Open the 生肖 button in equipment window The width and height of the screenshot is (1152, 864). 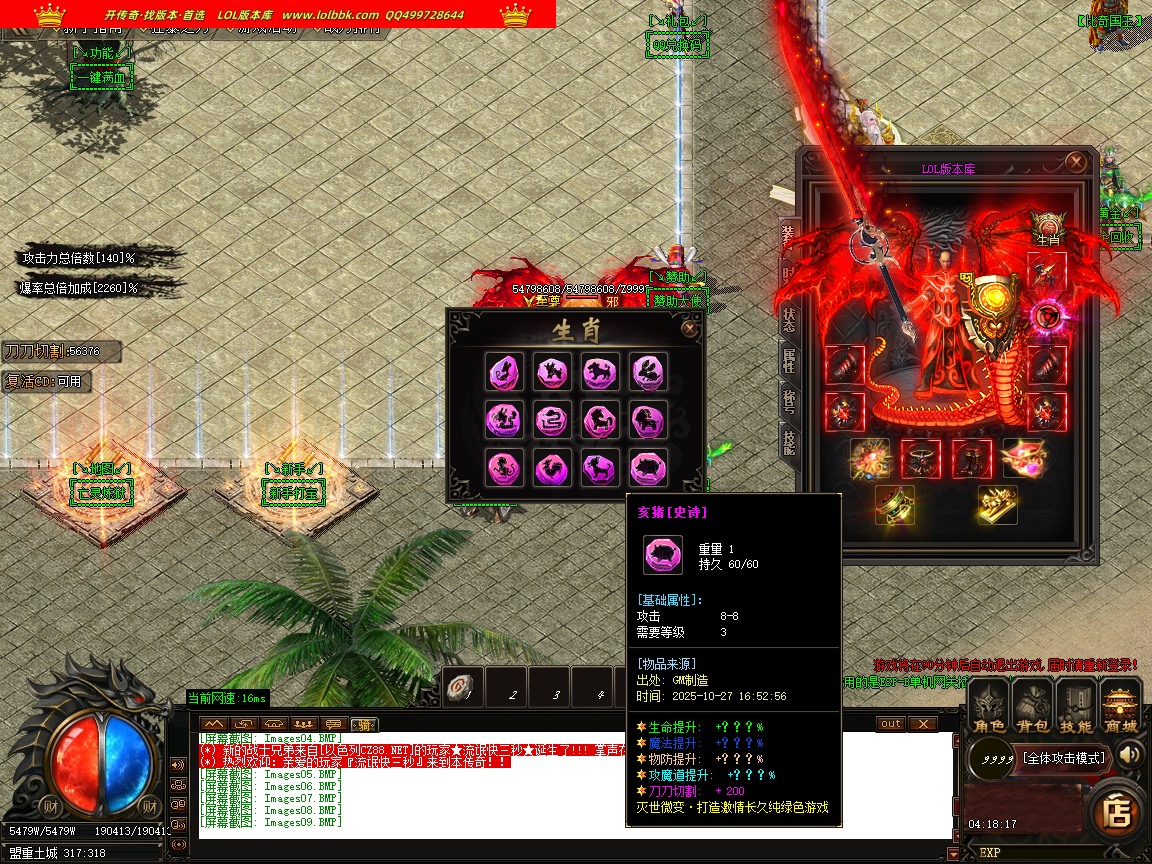pyautogui.click(x=1047, y=228)
